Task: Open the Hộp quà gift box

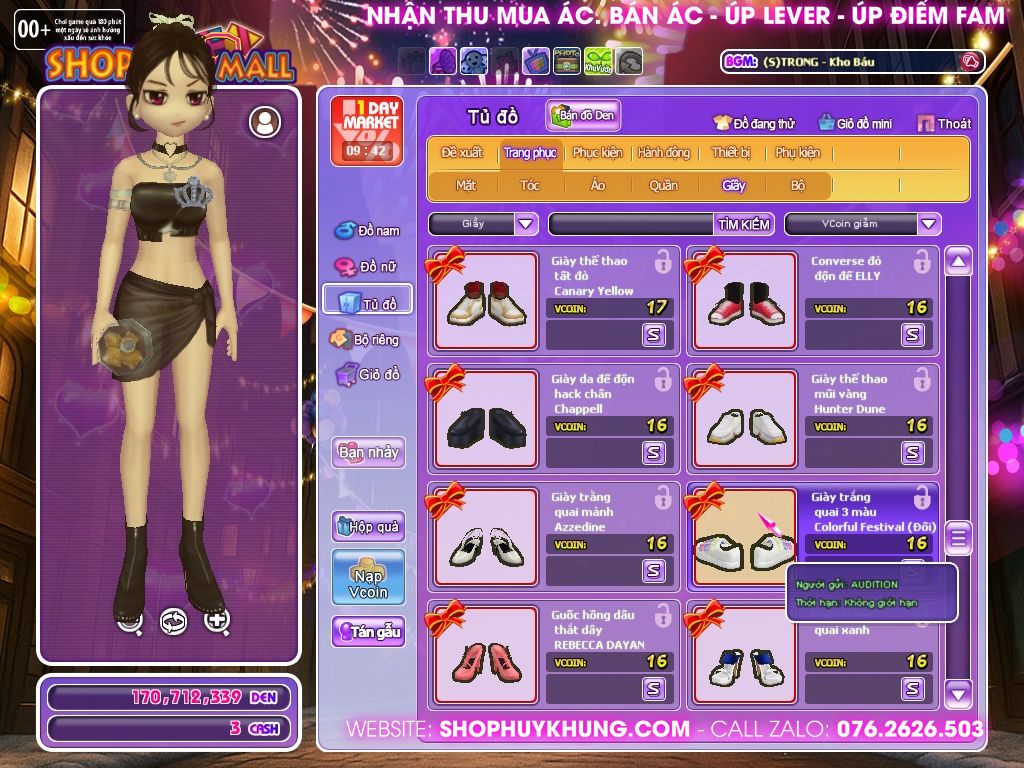Action: (x=368, y=526)
